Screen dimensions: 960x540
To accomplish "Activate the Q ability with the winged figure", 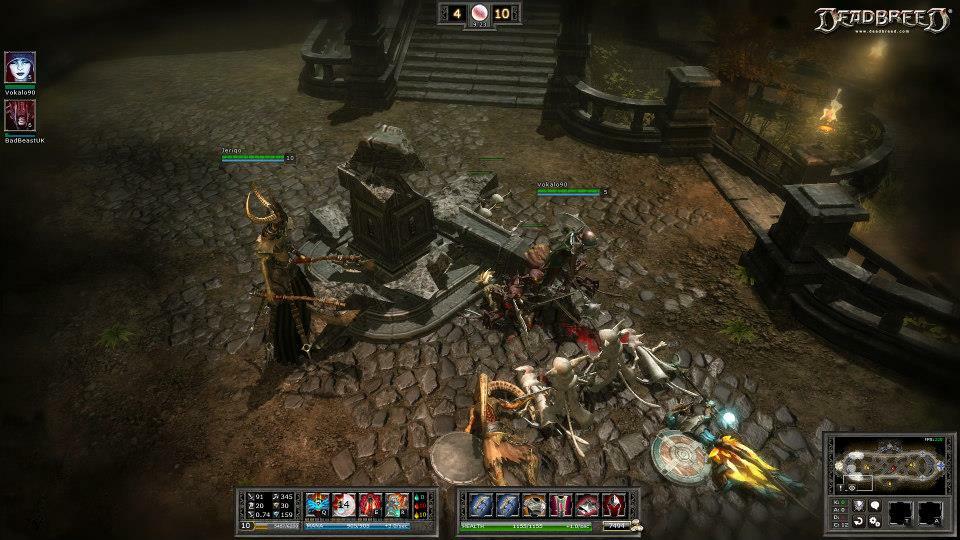I will pyautogui.click(x=318, y=505).
